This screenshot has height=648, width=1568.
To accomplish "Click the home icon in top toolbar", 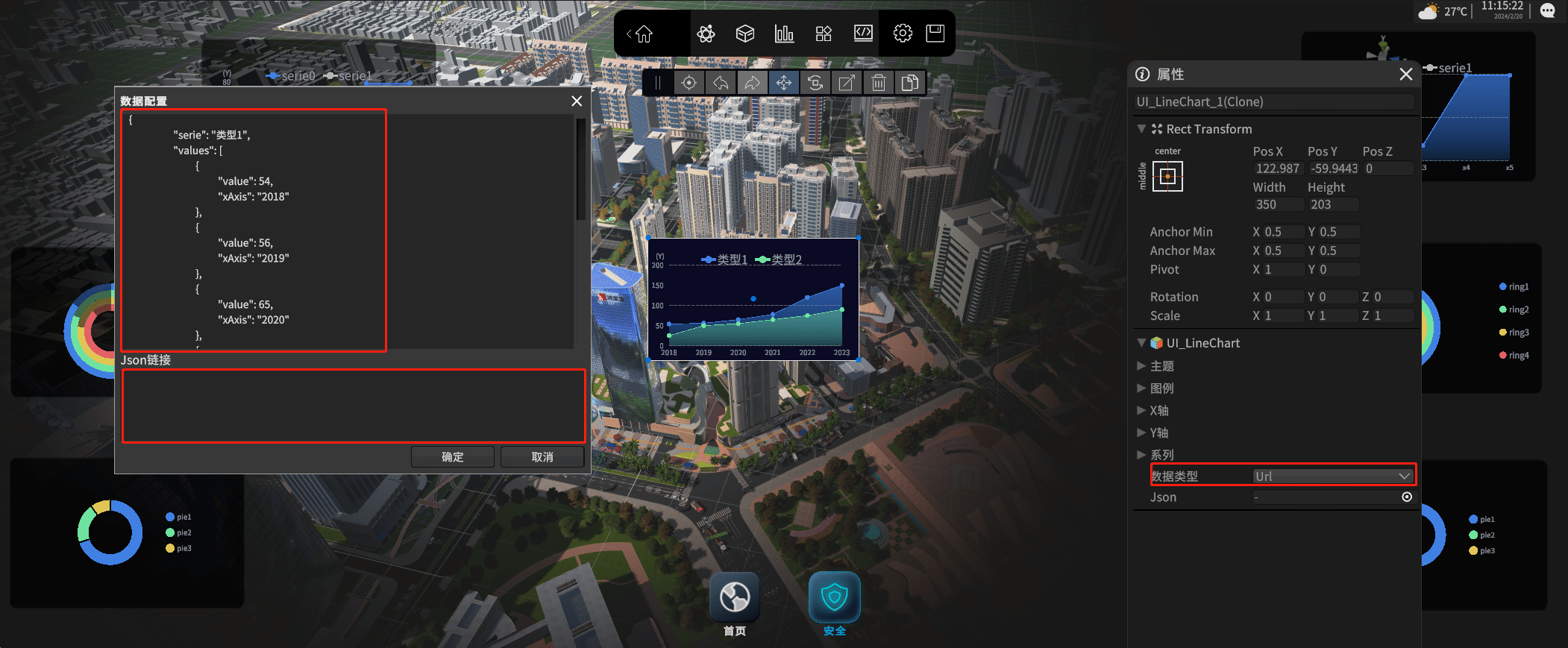I will click(644, 34).
